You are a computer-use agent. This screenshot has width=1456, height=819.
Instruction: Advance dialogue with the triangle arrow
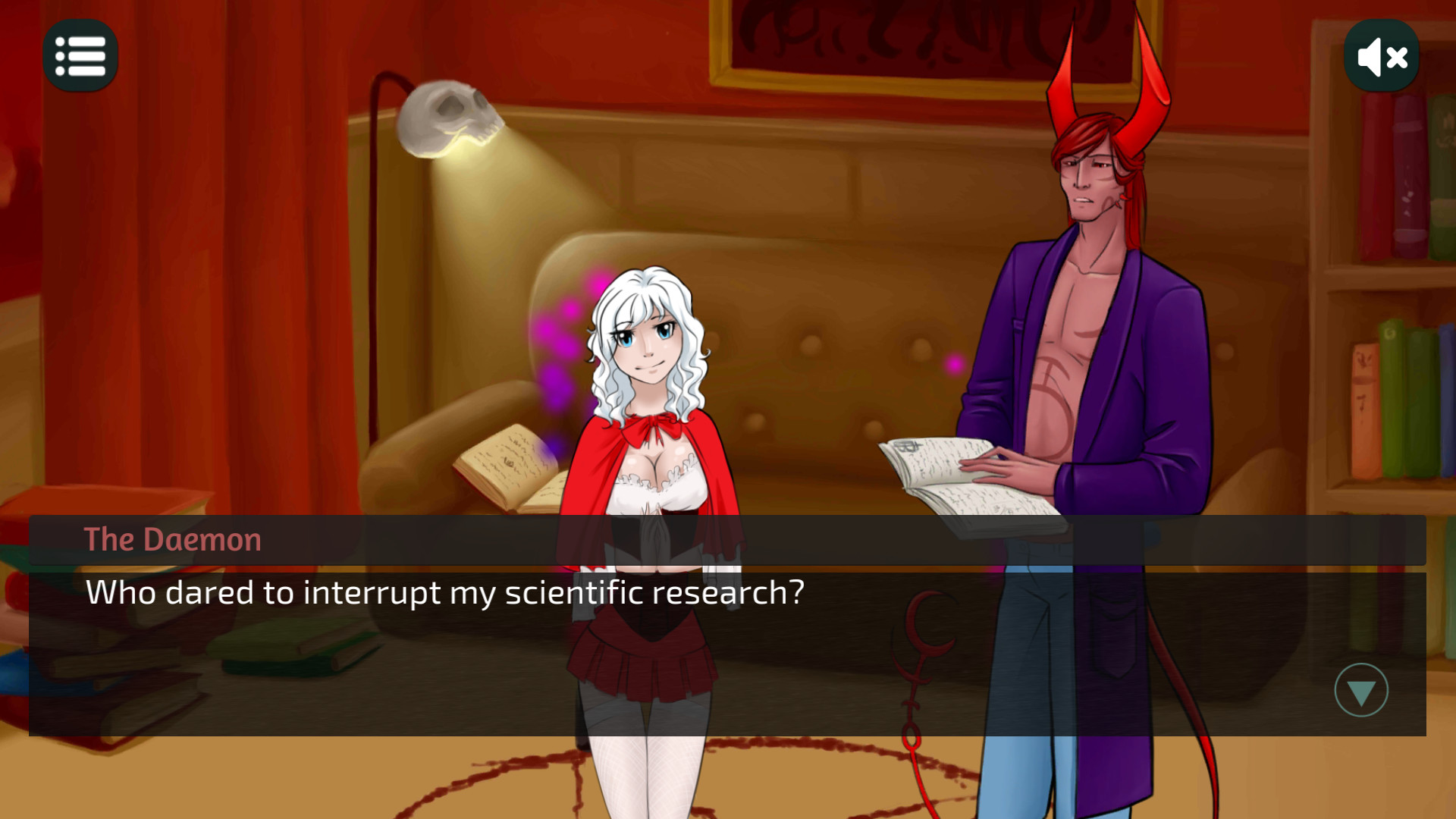[x=1360, y=690]
